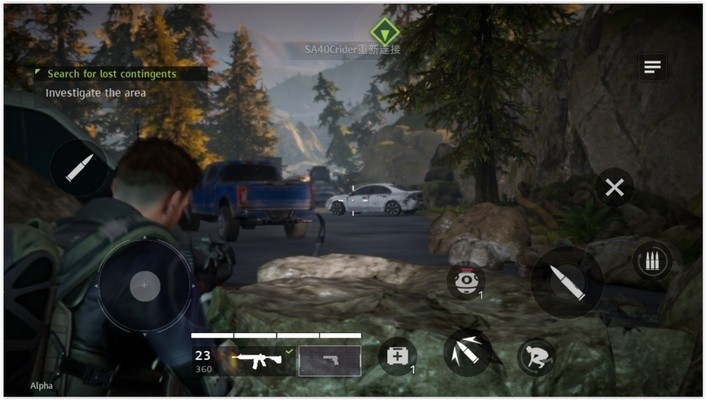Viewport: 706px width, 400px height.
Task: Select the green diamond waypoint marker
Action: pyautogui.click(x=385, y=32)
